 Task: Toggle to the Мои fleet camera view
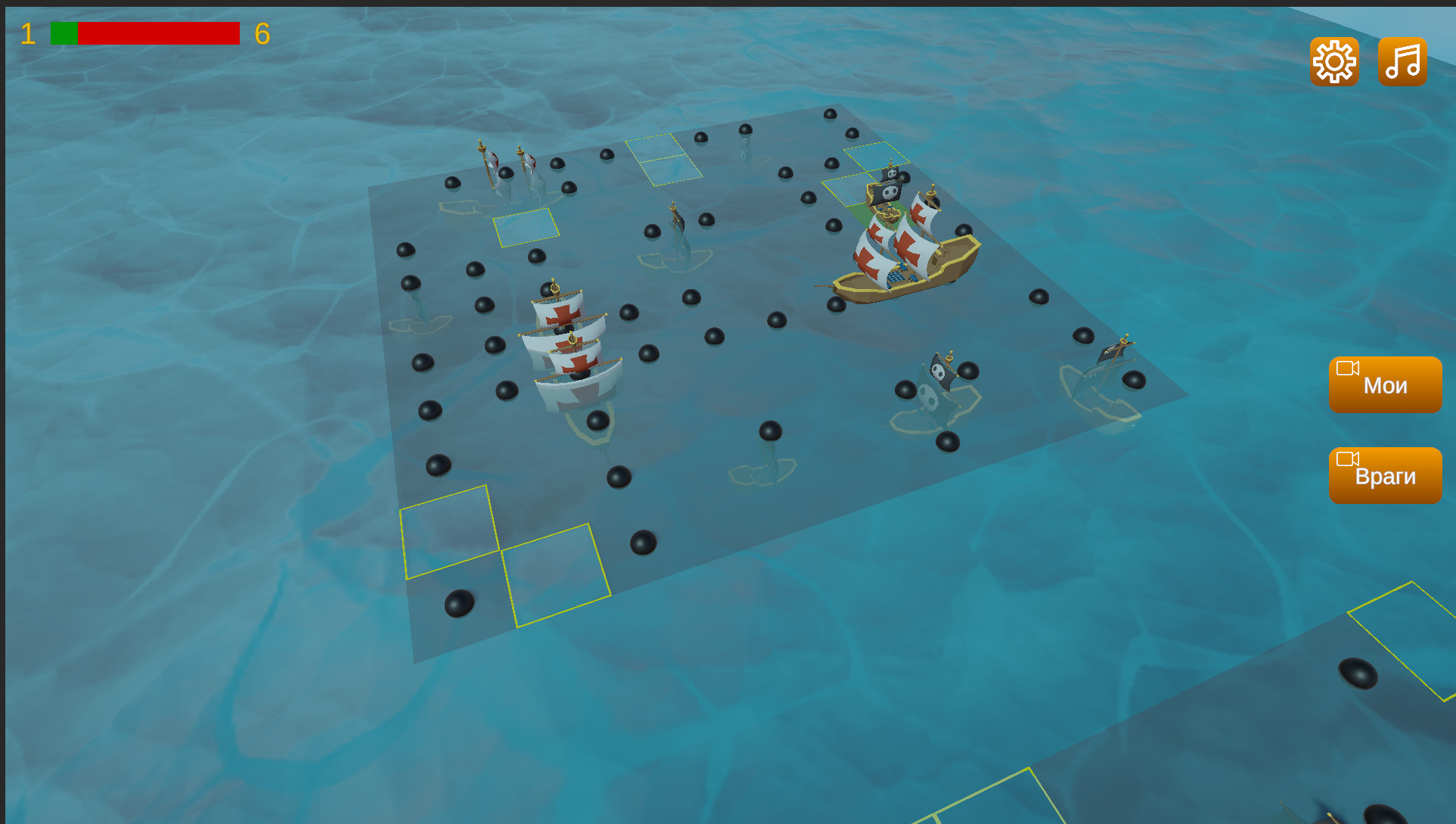click(x=1385, y=385)
